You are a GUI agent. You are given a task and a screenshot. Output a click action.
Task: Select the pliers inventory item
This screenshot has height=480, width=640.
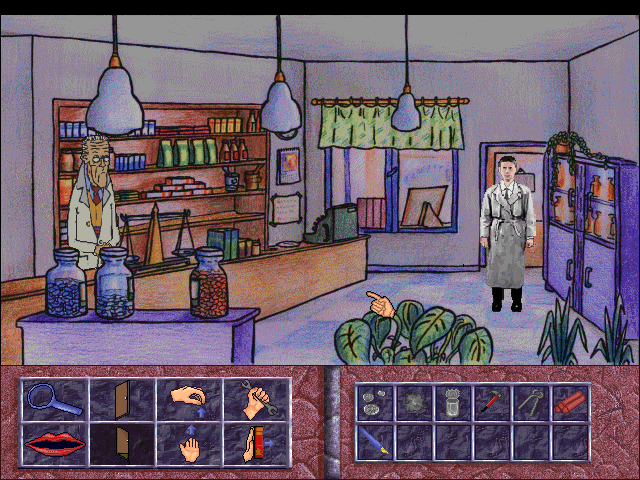tap(531, 403)
